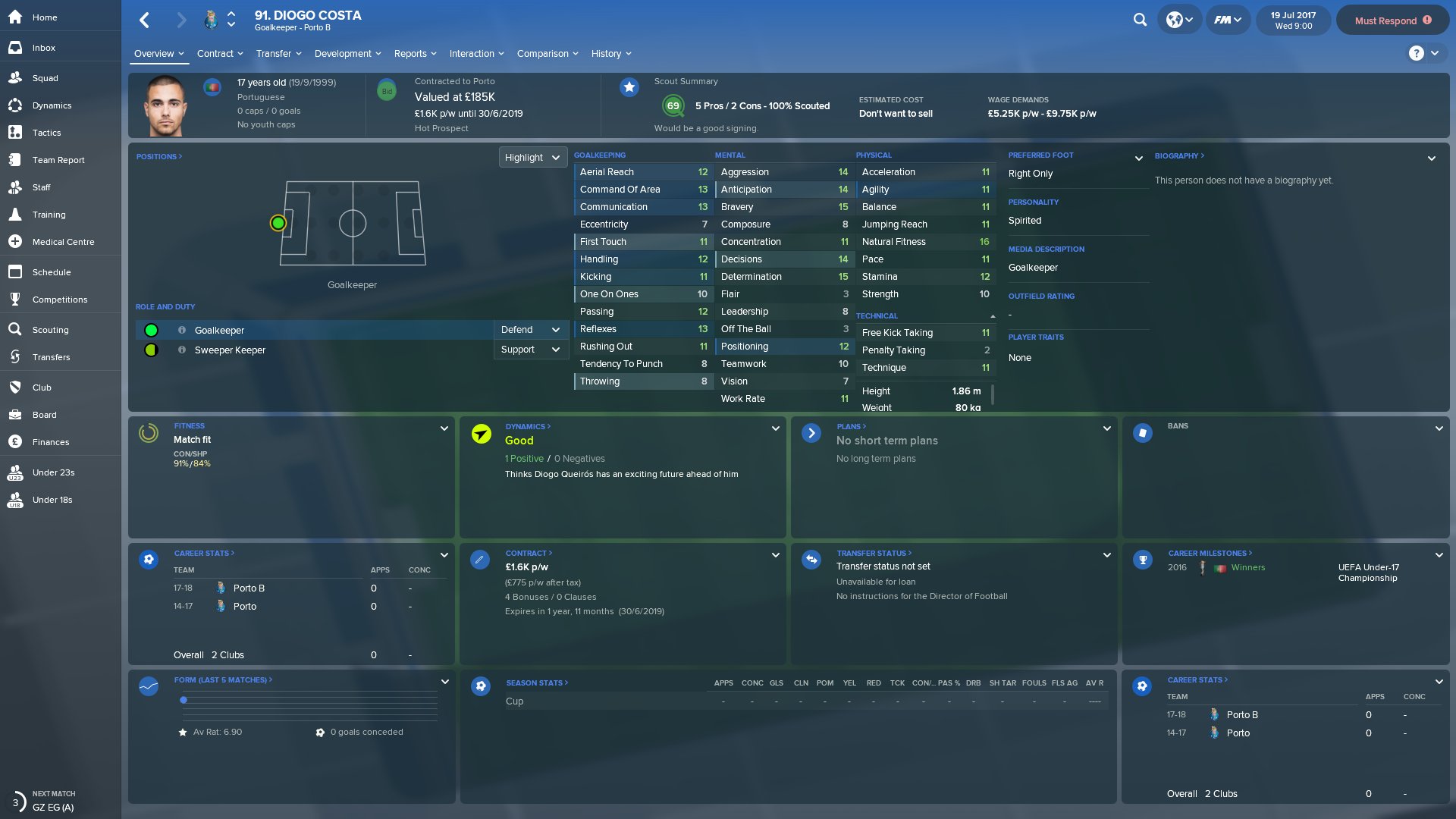1456x819 pixels.
Task: Change the Sweeper Keeper Support duty dropdown
Action: [530, 350]
